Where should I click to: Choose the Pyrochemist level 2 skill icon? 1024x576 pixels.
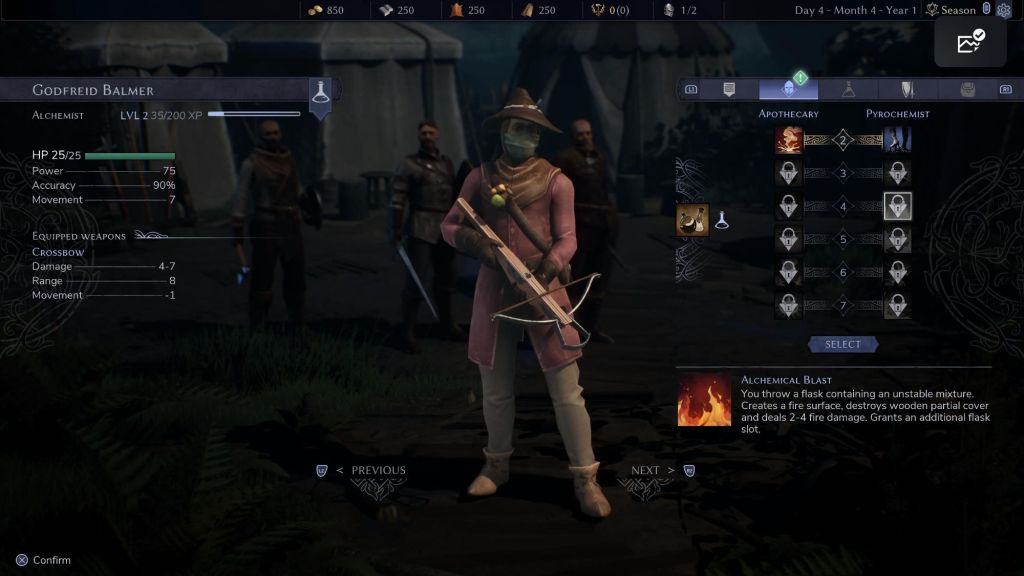[897, 140]
